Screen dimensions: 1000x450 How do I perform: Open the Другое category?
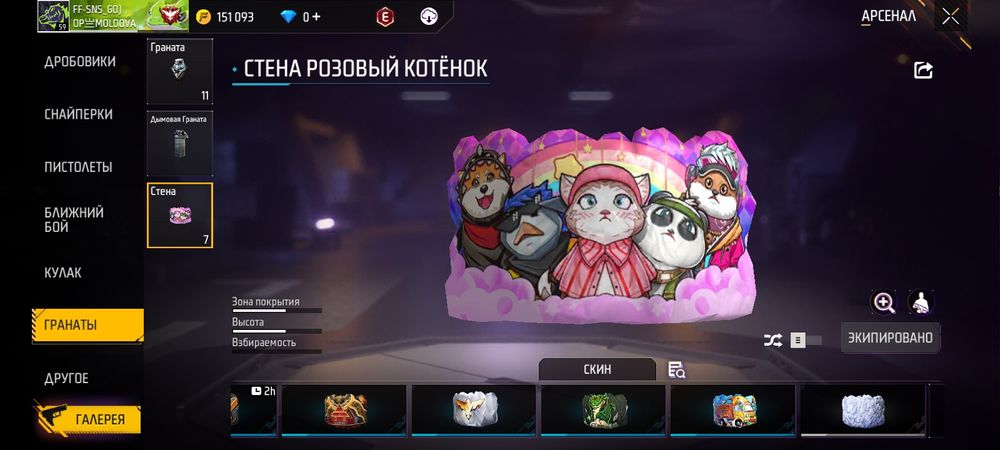[x=66, y=378]
